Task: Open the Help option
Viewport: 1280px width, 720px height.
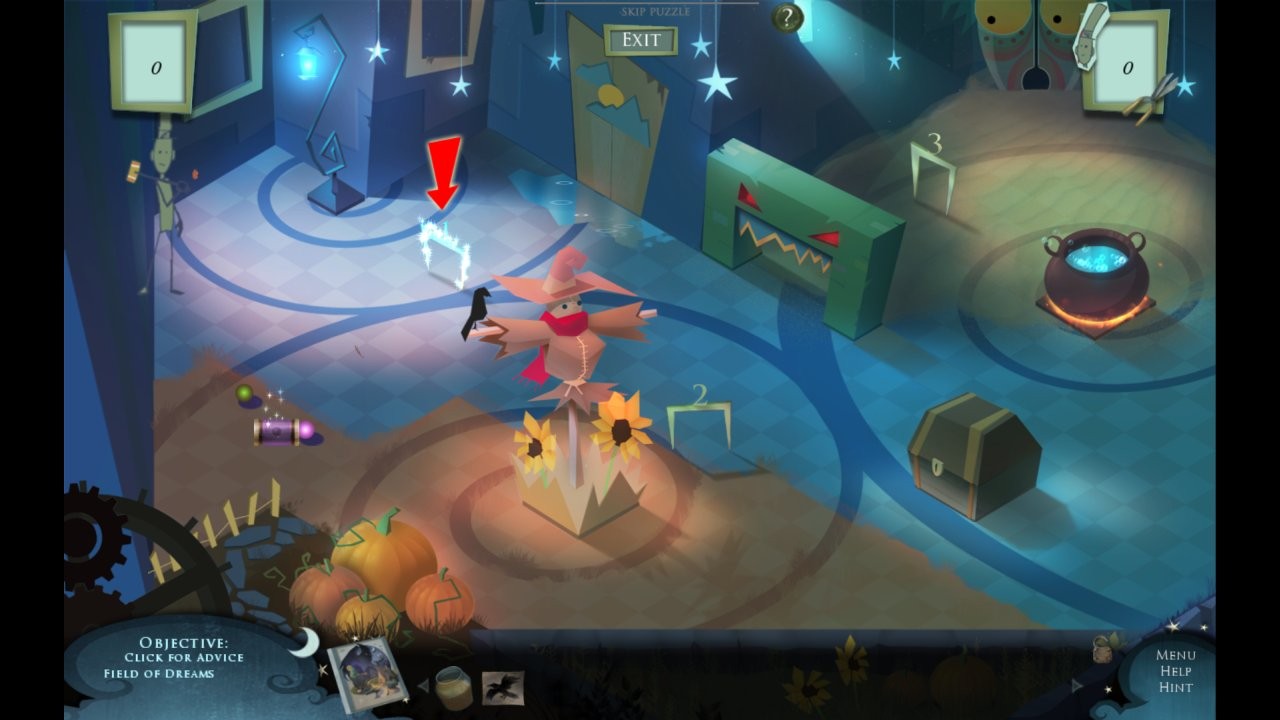Action: coord(1176,672)
